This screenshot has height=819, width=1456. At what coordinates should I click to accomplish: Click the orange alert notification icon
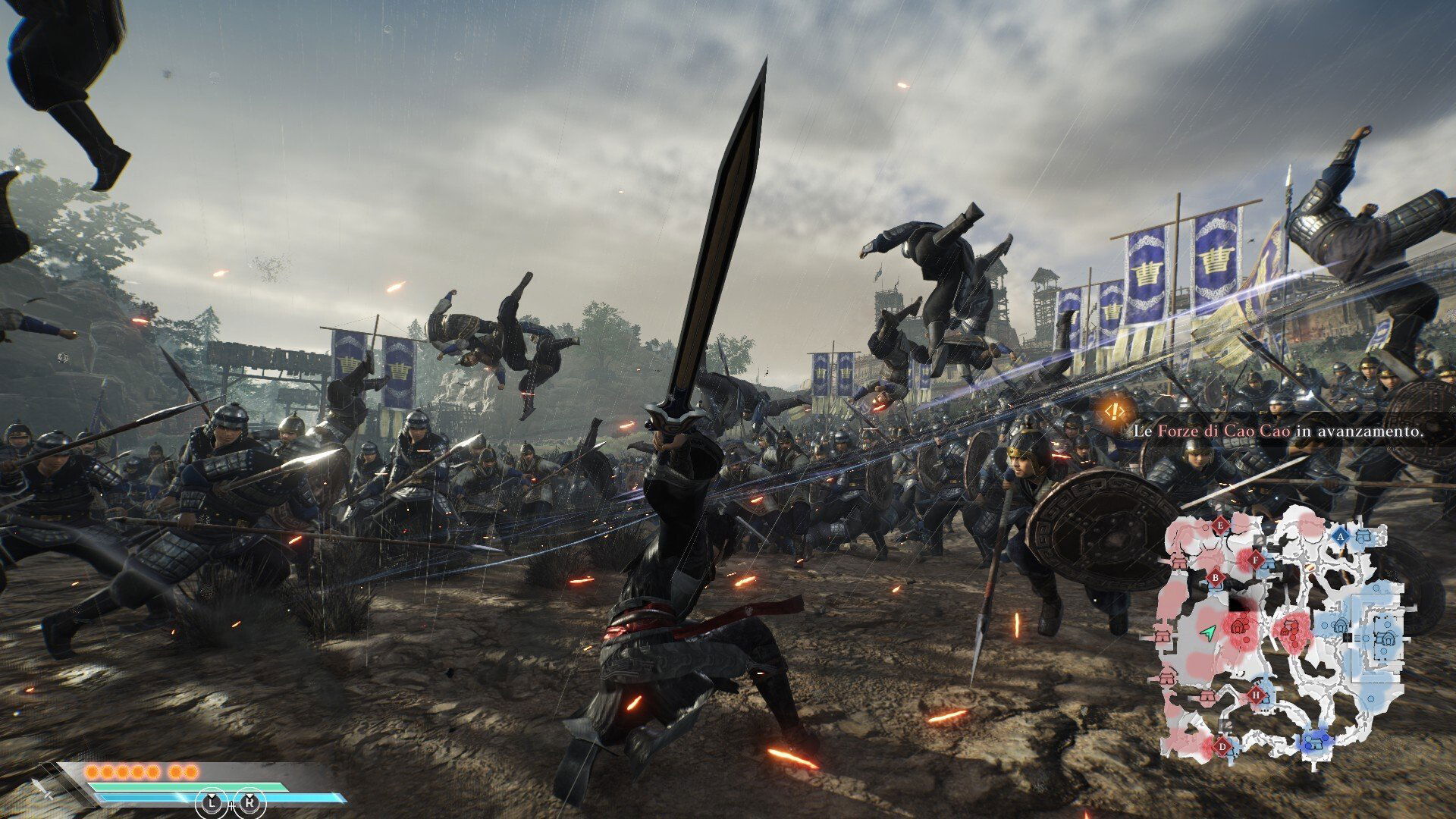pyautogui.click(x=1113, y=412)
